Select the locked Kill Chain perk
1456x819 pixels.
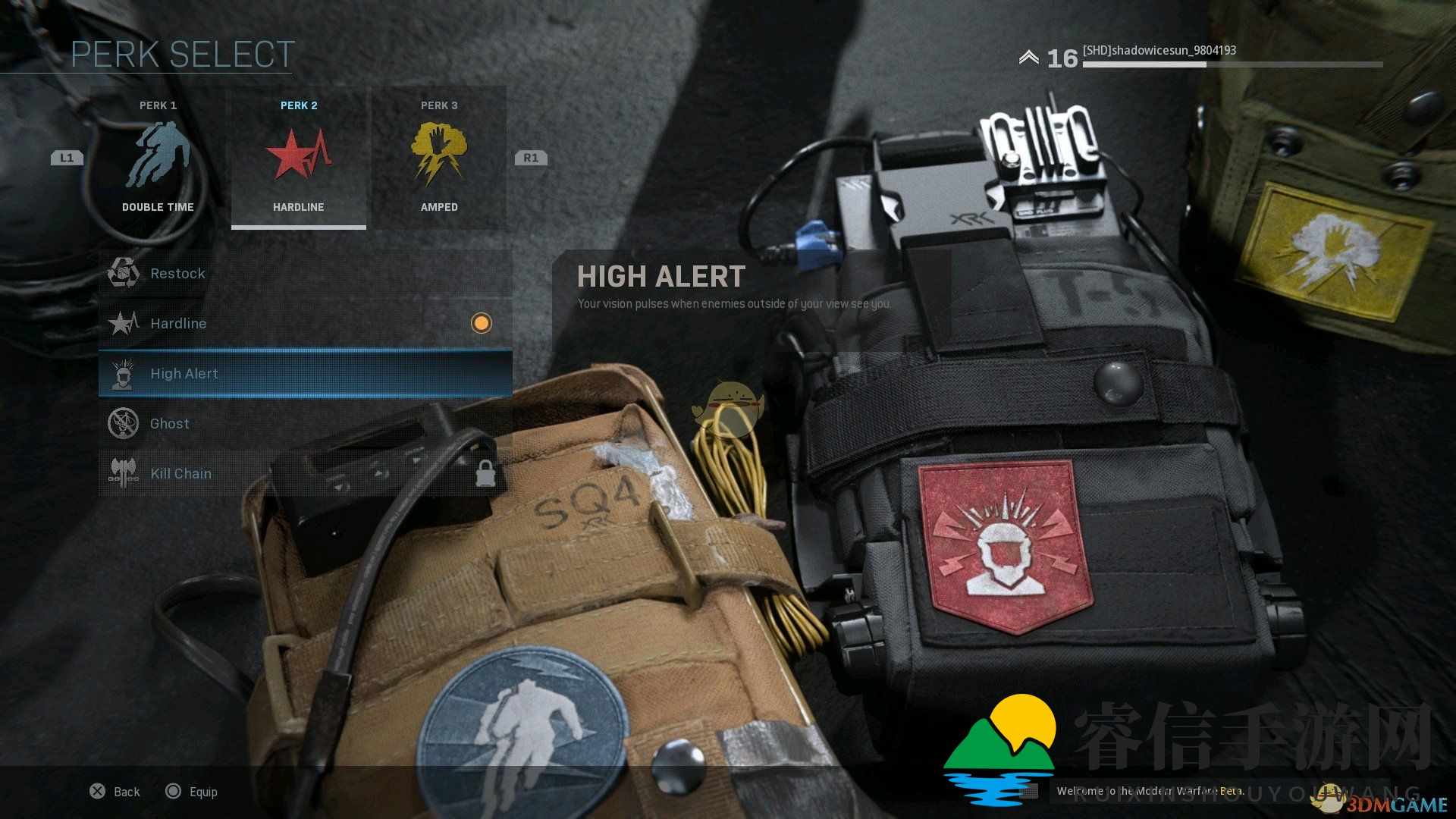coord(305,473)
